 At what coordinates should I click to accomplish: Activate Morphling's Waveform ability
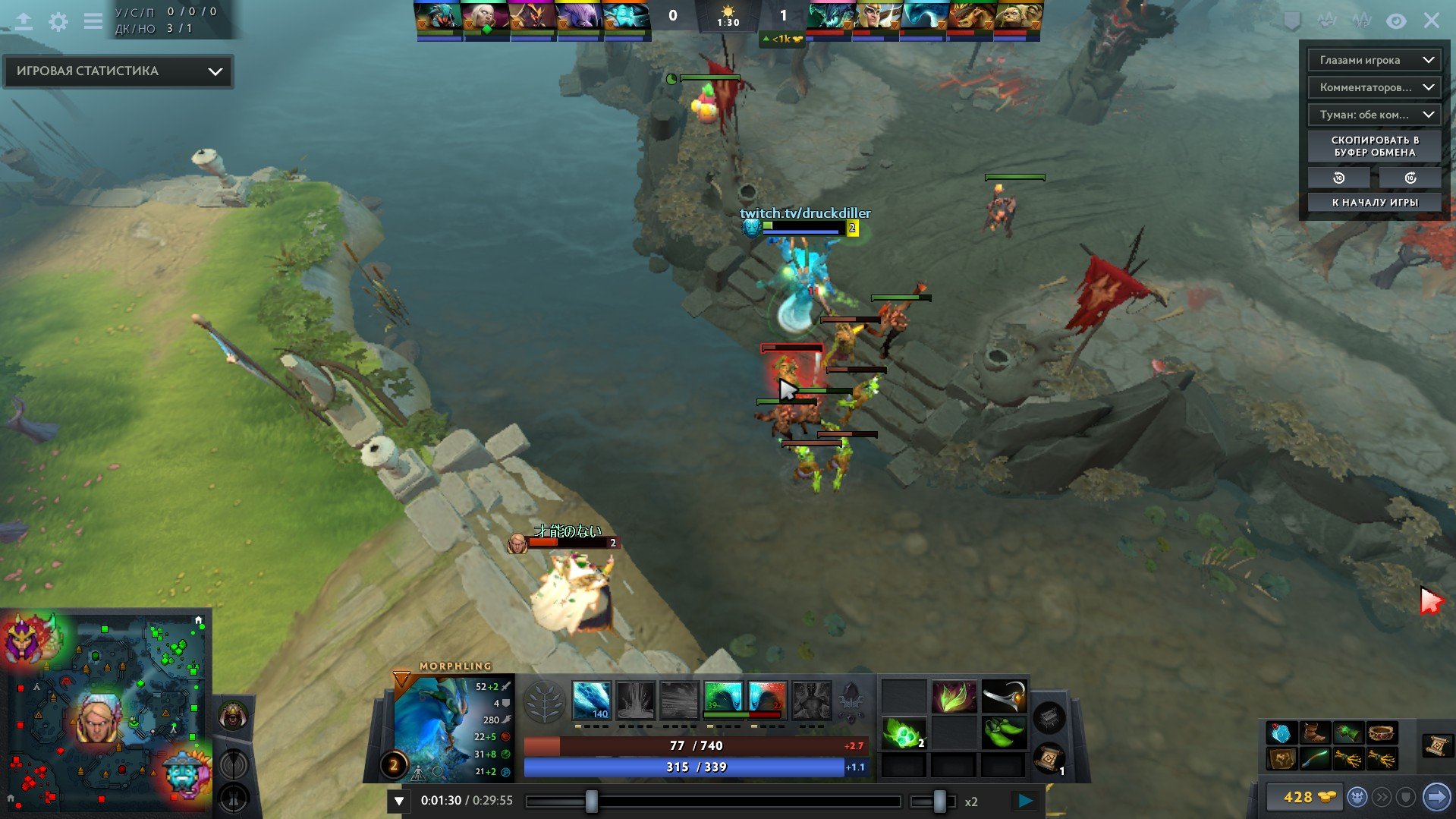click(591, 699)
